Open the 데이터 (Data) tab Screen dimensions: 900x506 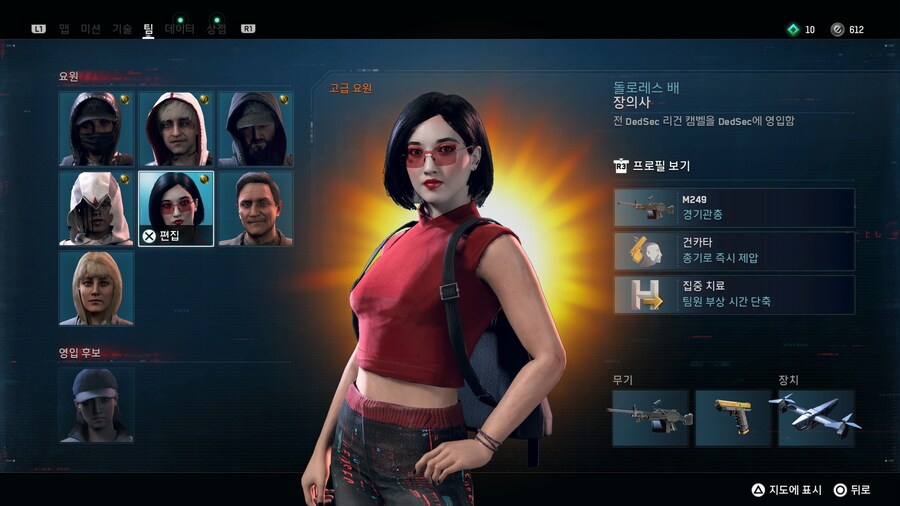[180, 29]
